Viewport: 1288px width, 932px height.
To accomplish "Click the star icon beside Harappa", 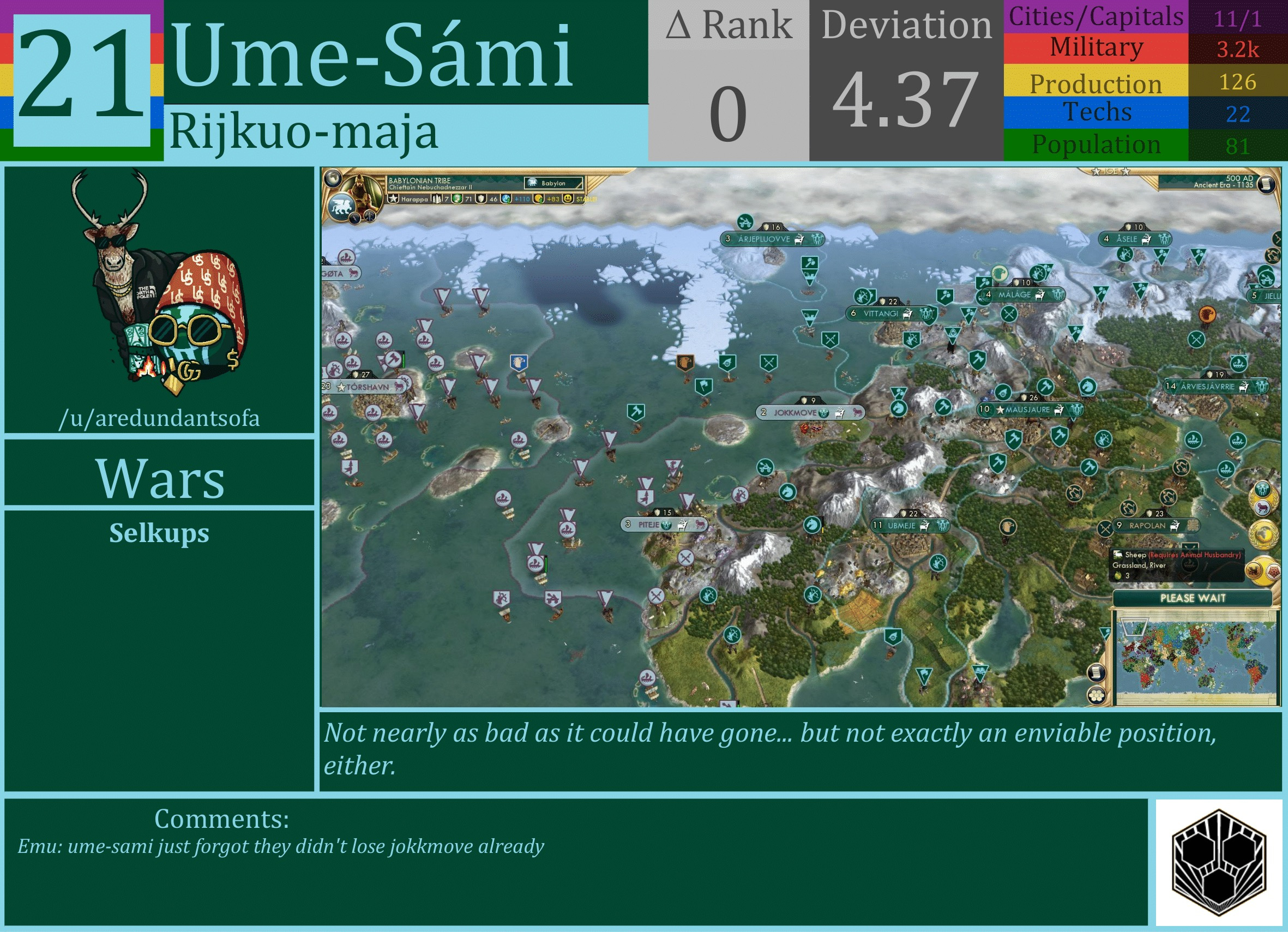I will (x=394, y=200).
